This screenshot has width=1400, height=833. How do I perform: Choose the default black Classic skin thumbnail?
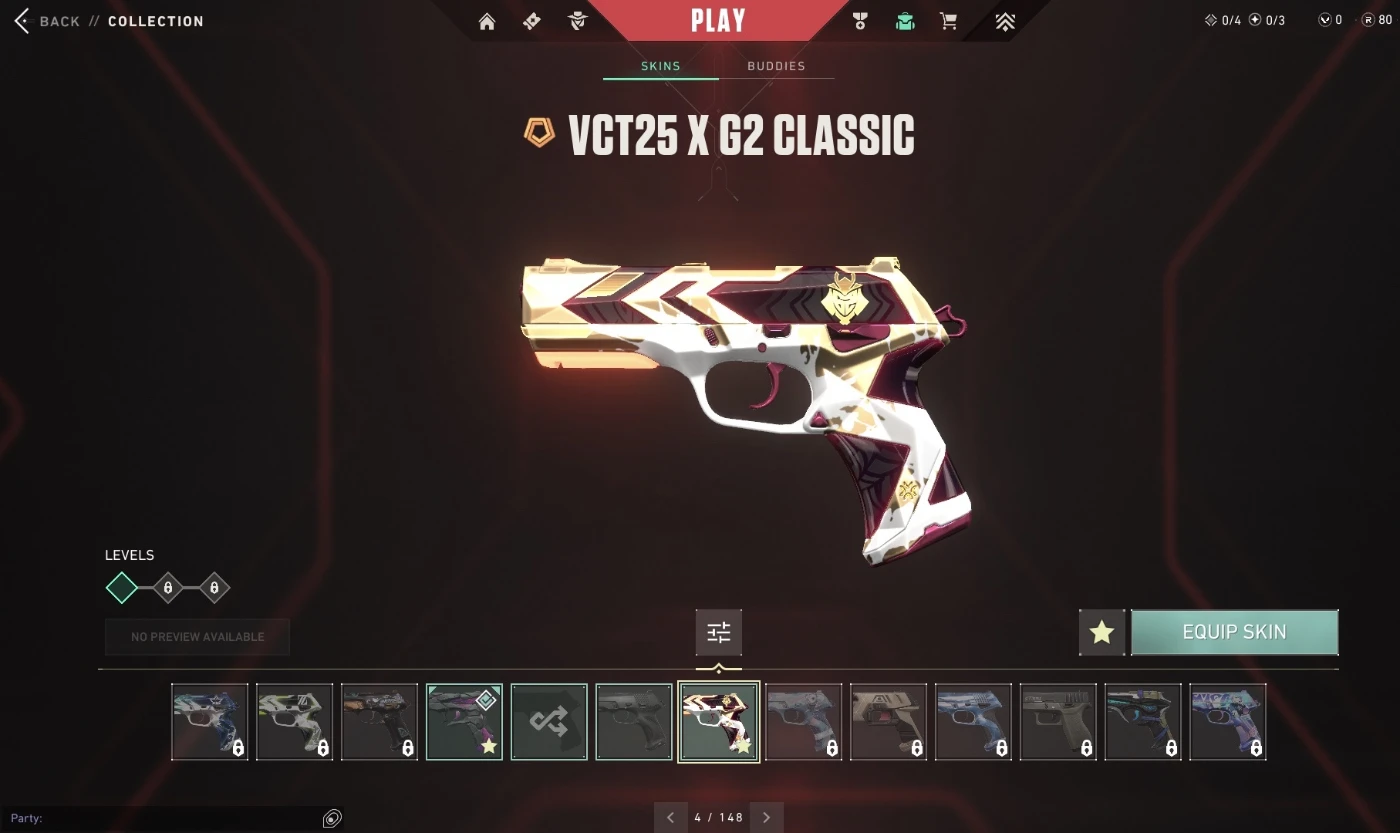[x=634, y=722]
